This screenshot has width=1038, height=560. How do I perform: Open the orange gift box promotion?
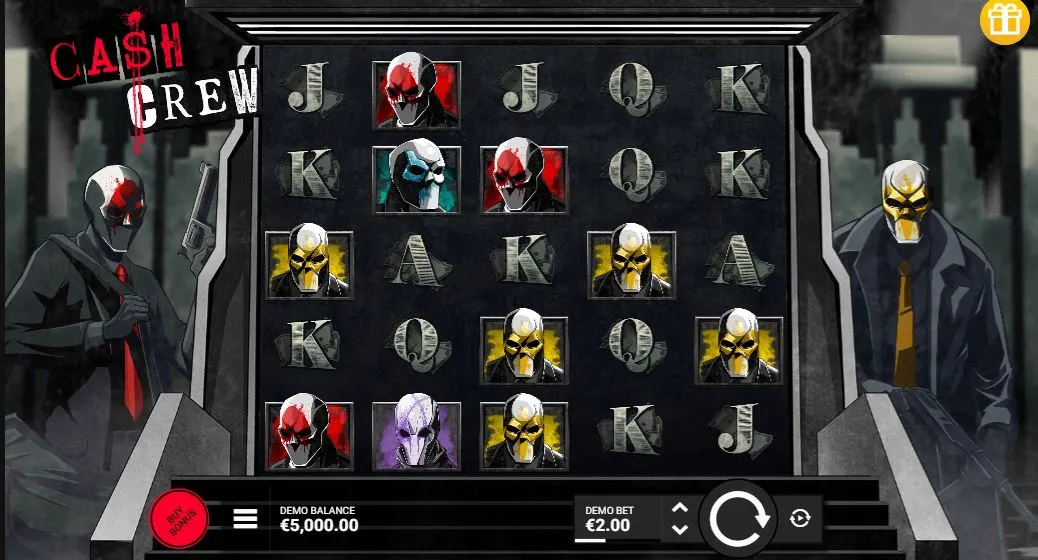coord(1004,21)
